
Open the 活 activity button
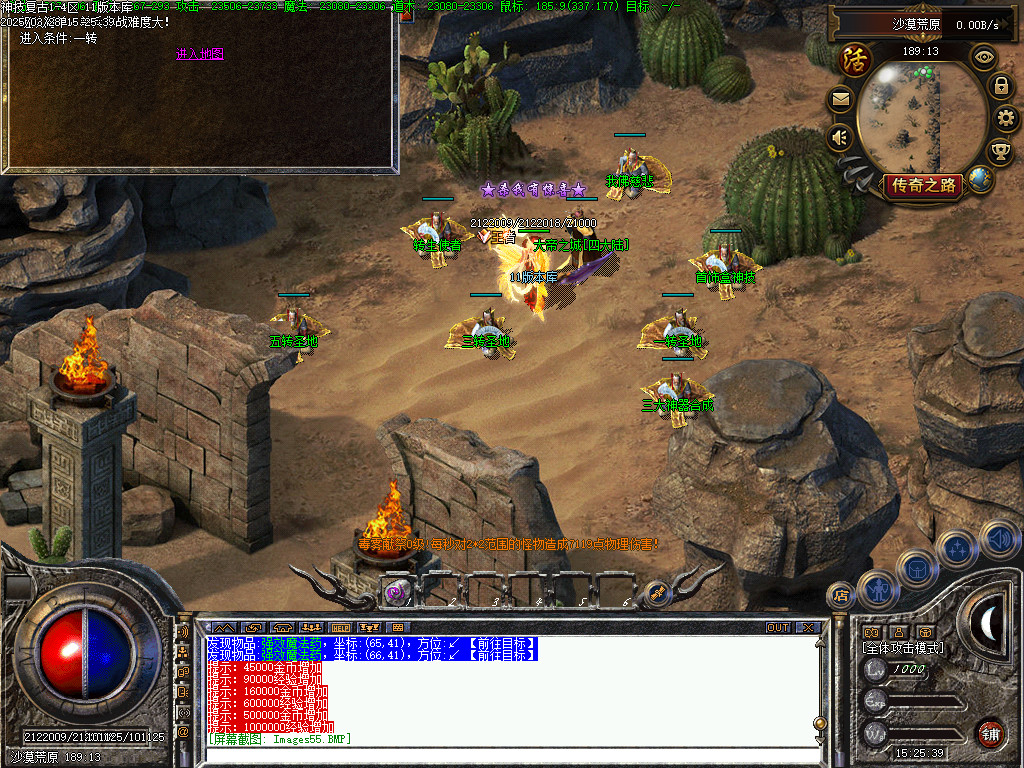pos(855,60)
